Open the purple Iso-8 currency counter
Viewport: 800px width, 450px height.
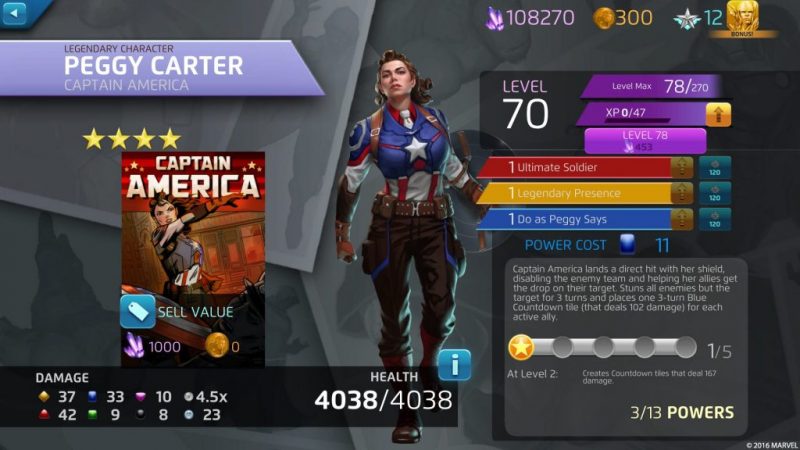[530, 17]
